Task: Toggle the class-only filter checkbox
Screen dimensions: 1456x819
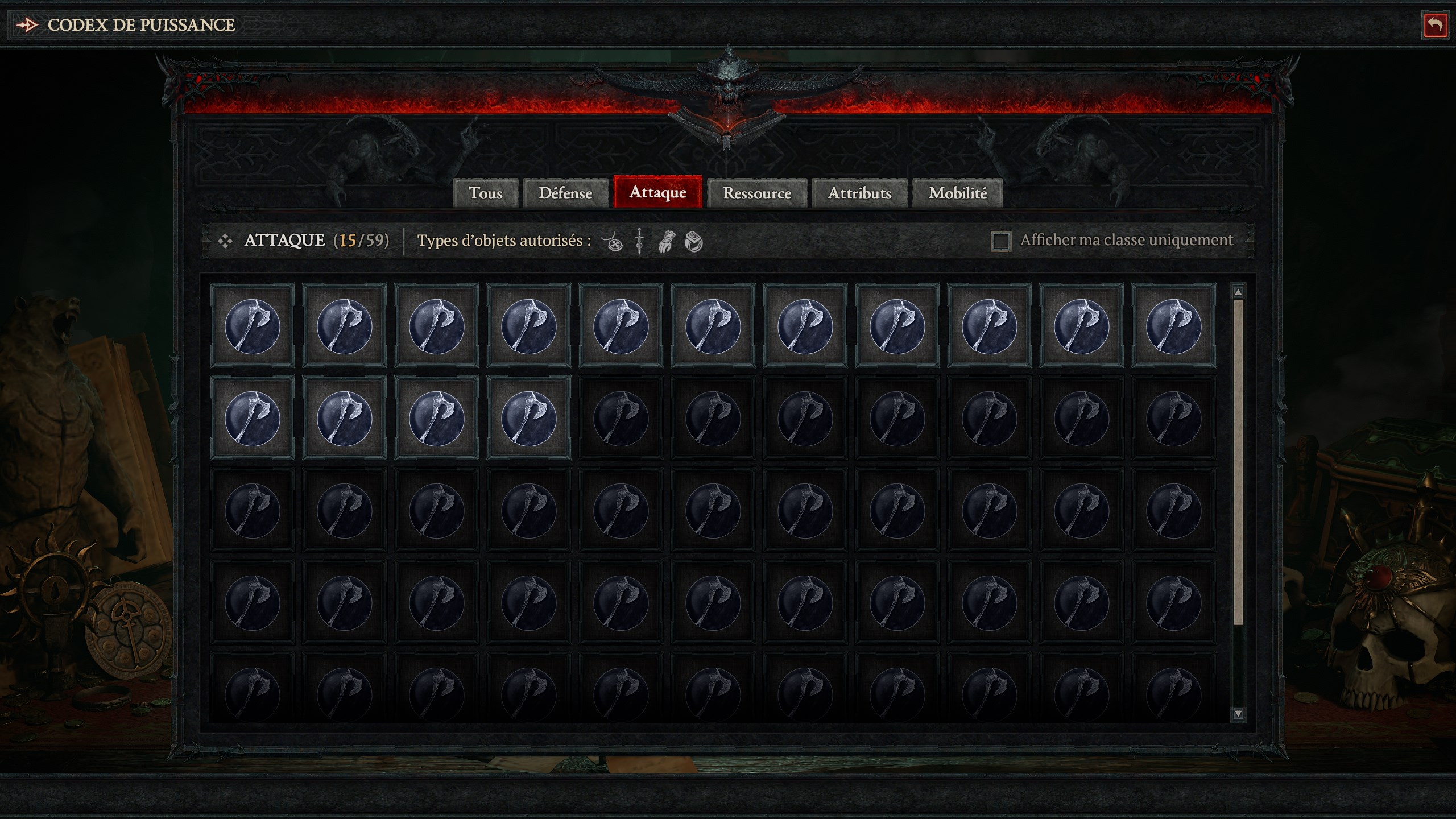Action: (1000, 241)
